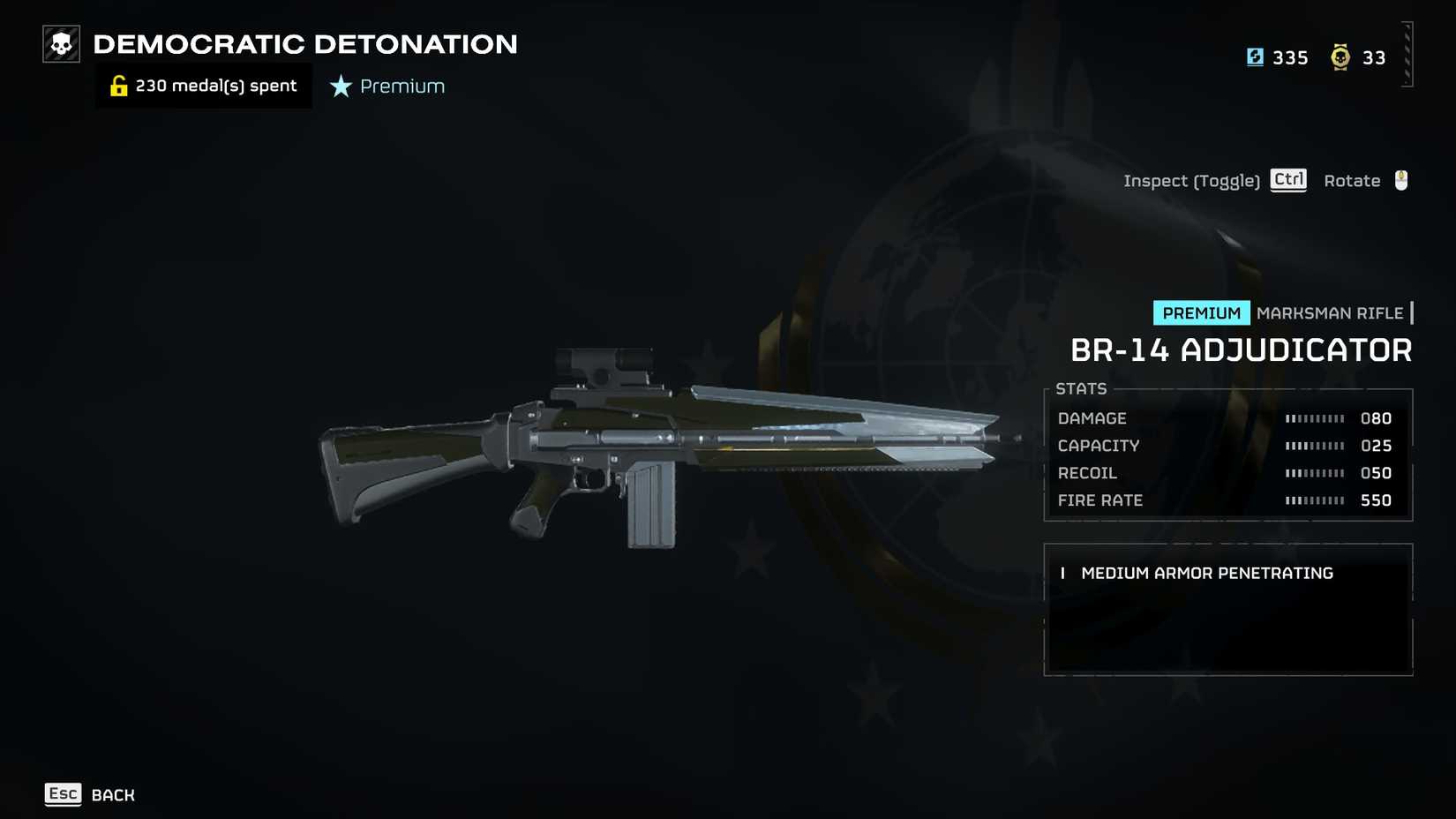1456x819 pixels.
Task: Click the Premium star icon
Action: [340, 86]
